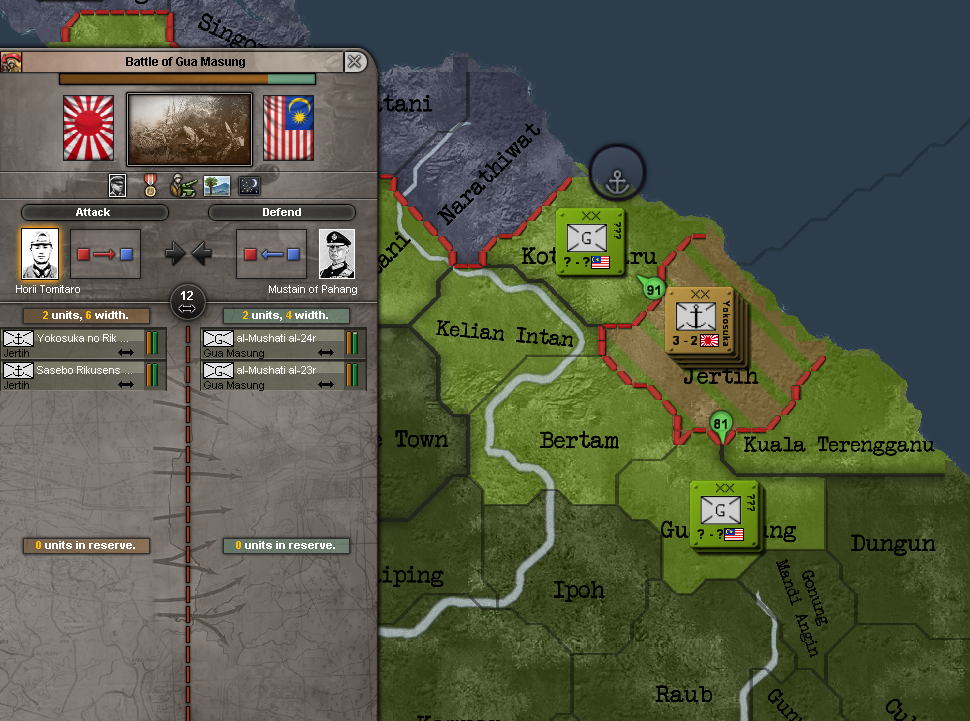Click the jungle terrain modifier icon
Screen dimensions: 970x721
[216, 185]
